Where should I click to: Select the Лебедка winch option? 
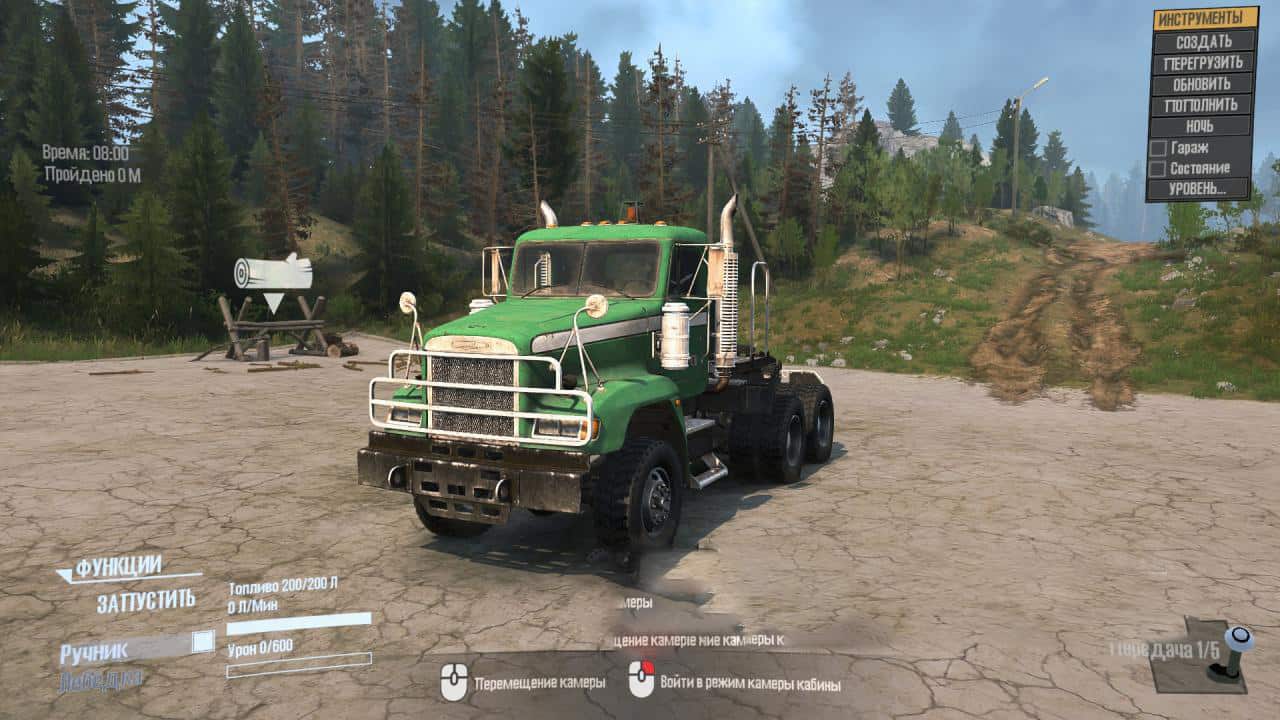point(100,680)
